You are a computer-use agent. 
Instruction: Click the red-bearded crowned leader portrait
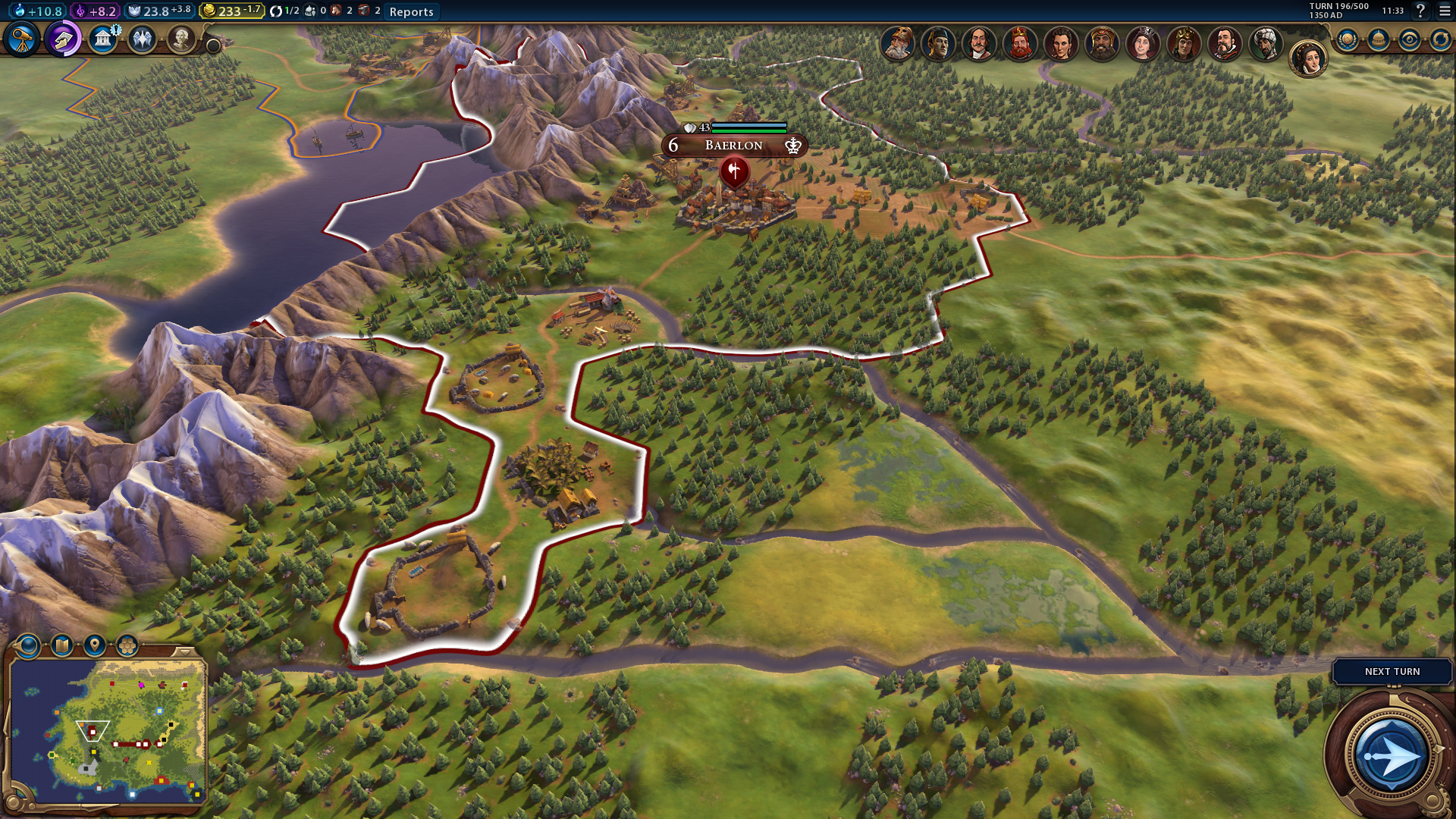click(x=1020, y=43)
